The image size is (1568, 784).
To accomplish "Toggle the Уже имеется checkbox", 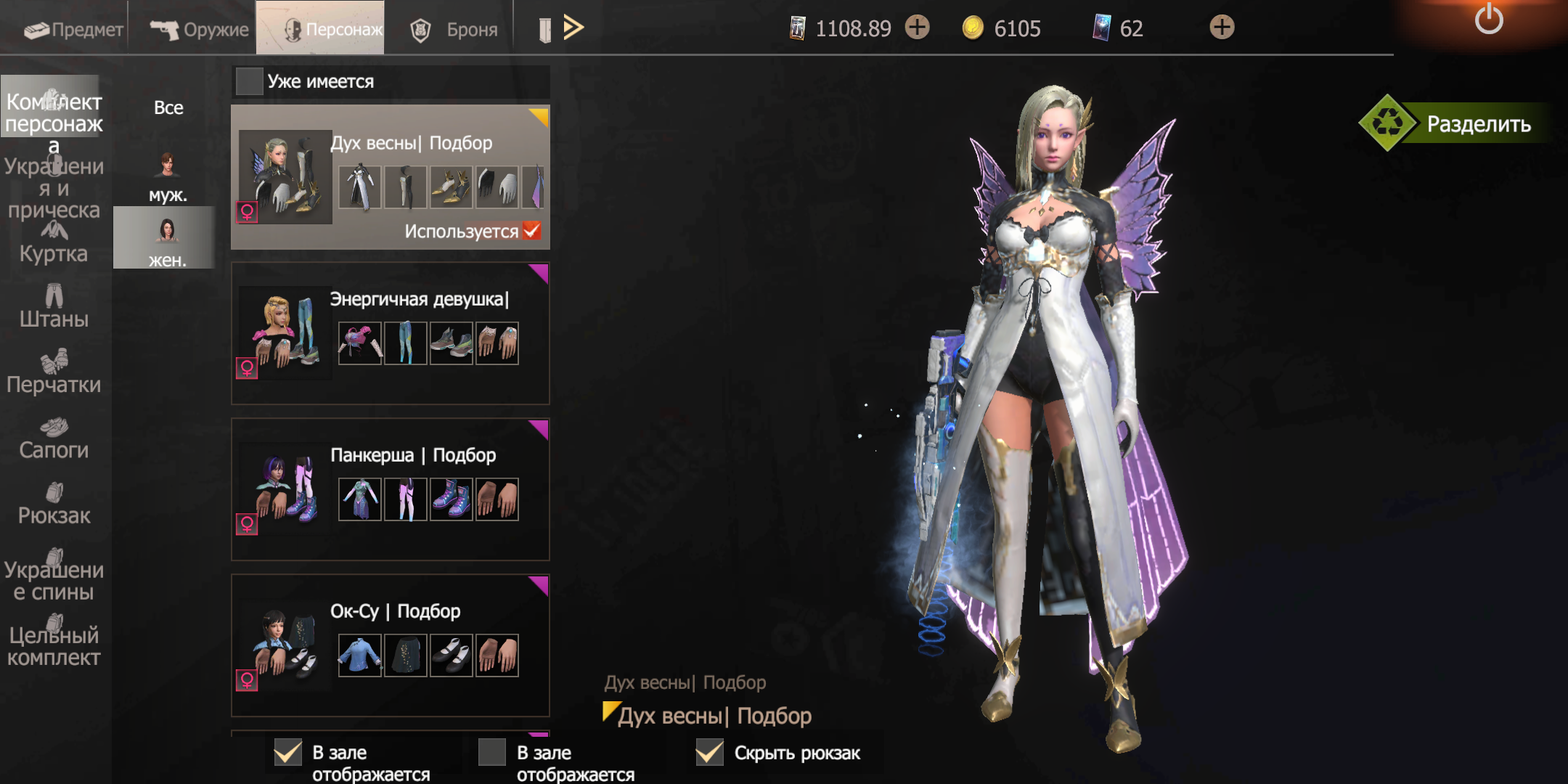I will click(x=249, y=81).
